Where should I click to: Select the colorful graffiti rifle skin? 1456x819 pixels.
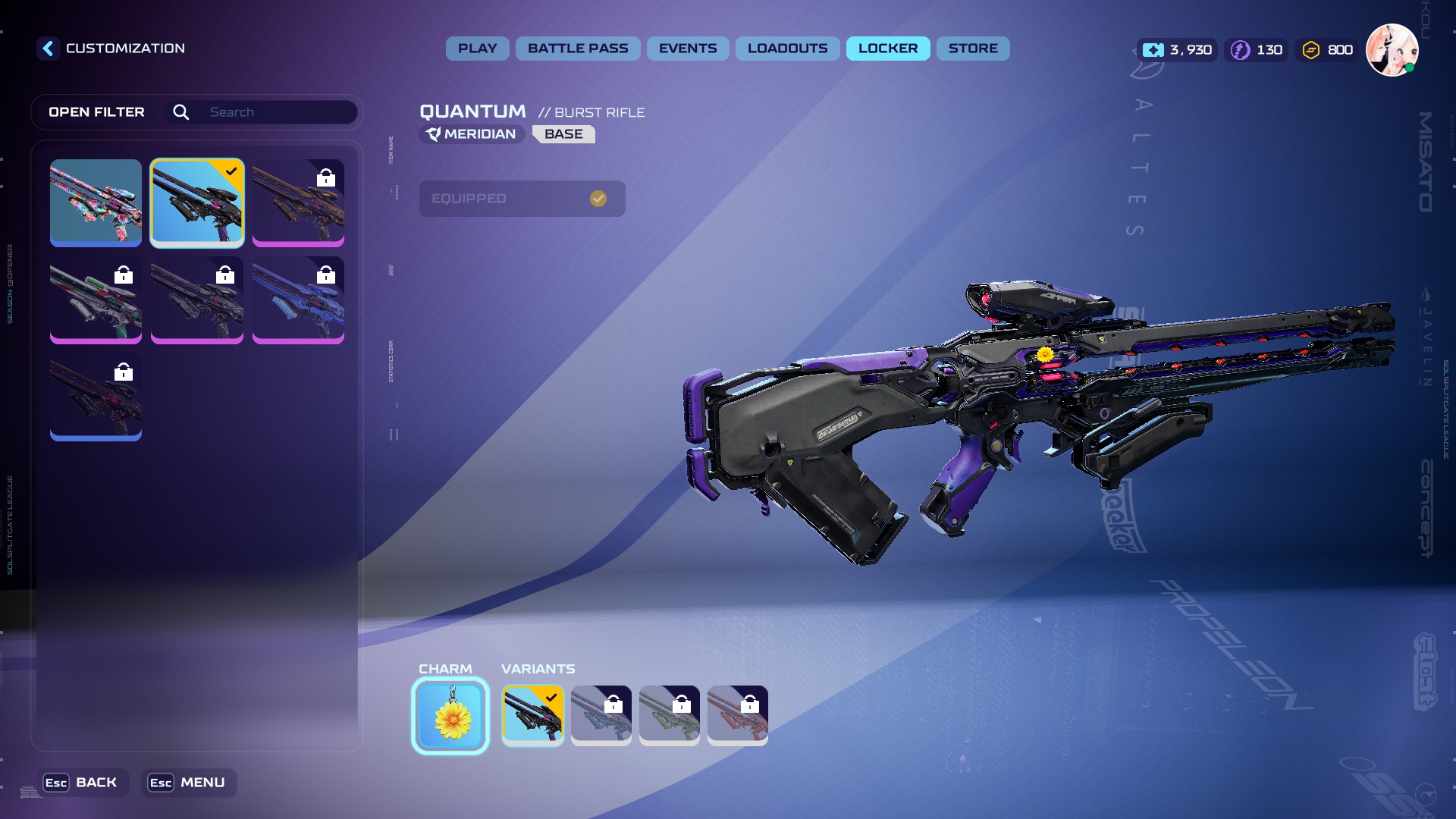coord(96,202)
